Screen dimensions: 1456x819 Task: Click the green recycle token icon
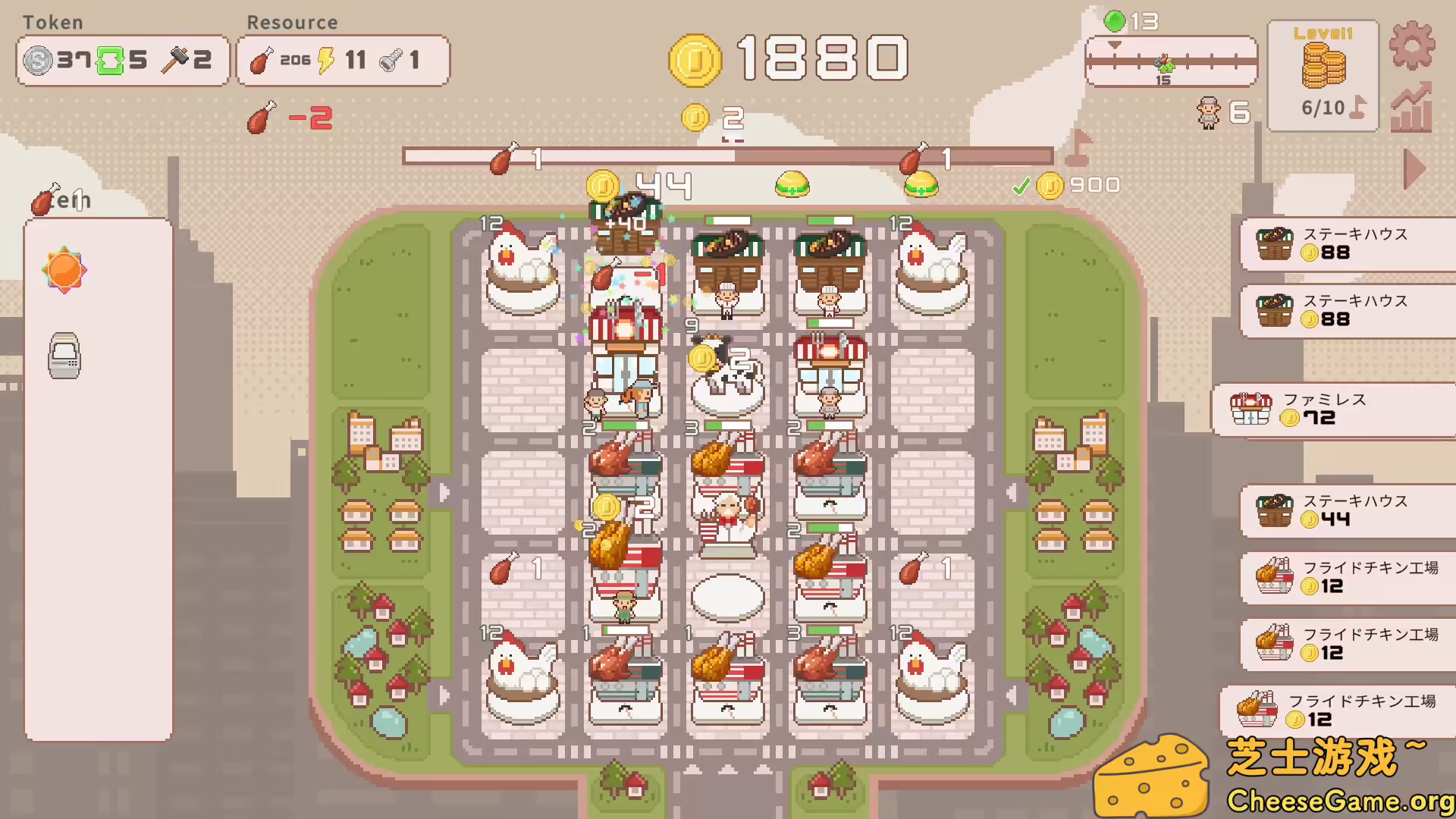pos(112,60)
